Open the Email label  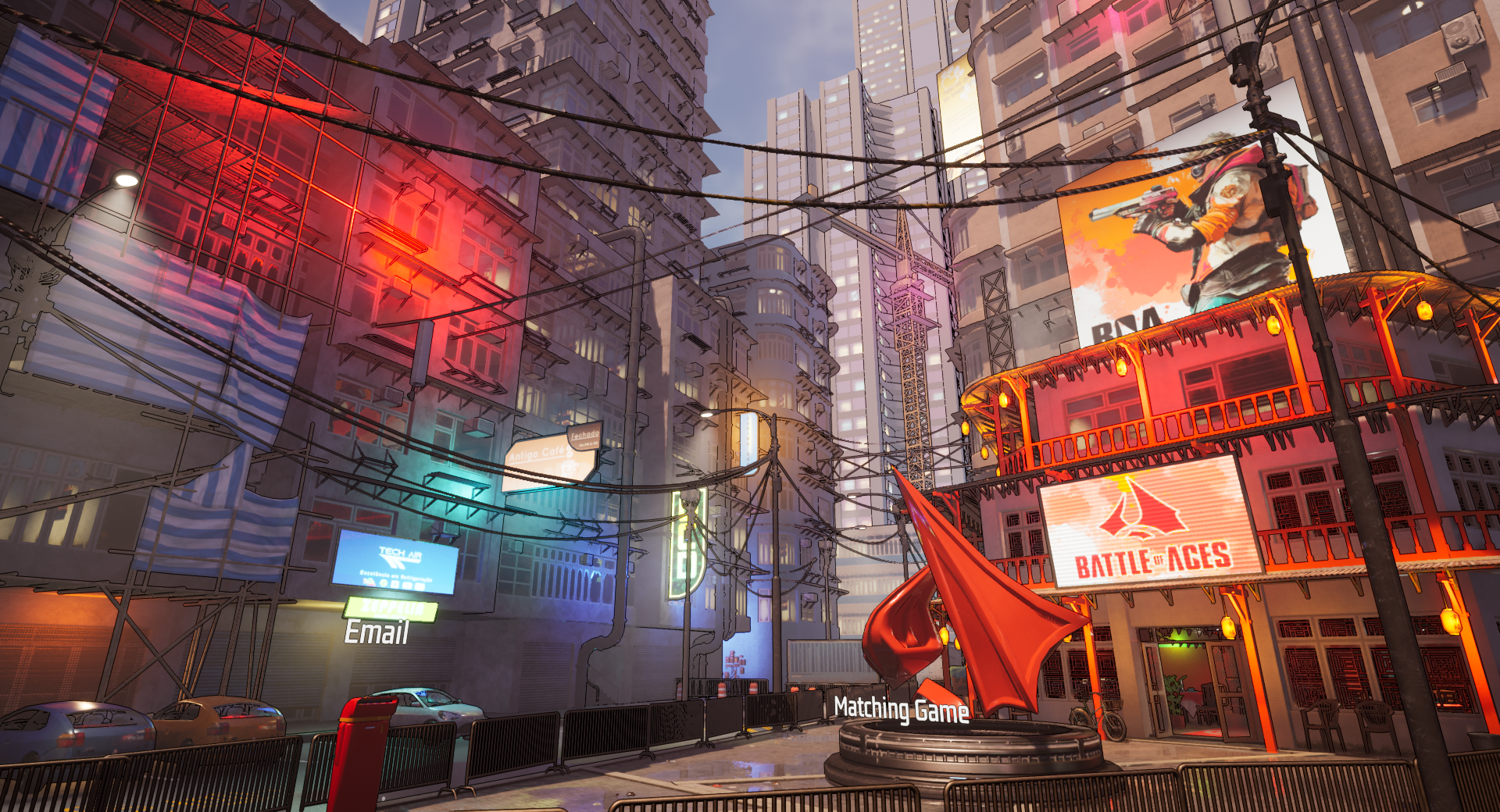tap(377, 632)
